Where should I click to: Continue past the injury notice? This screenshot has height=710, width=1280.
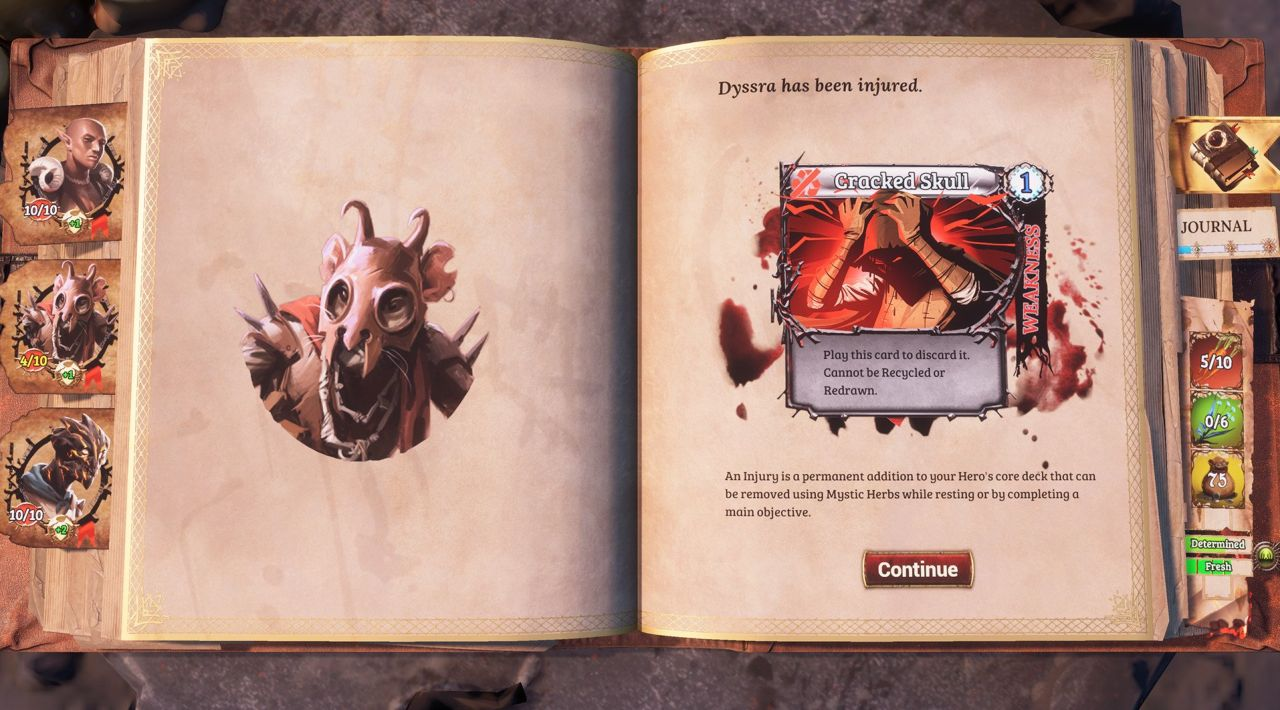(x=917, y=569)
